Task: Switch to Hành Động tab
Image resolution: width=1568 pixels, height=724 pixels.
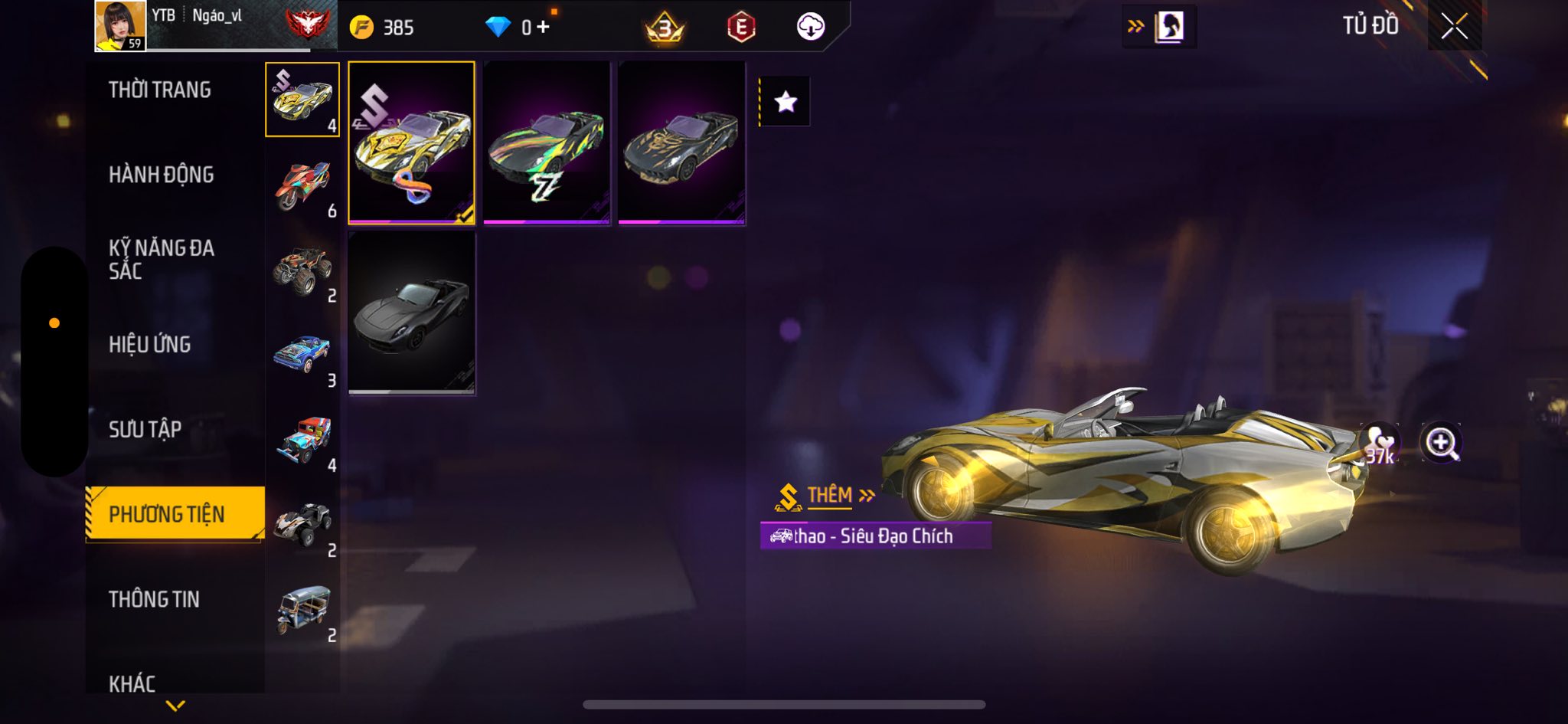Action: 161,175
